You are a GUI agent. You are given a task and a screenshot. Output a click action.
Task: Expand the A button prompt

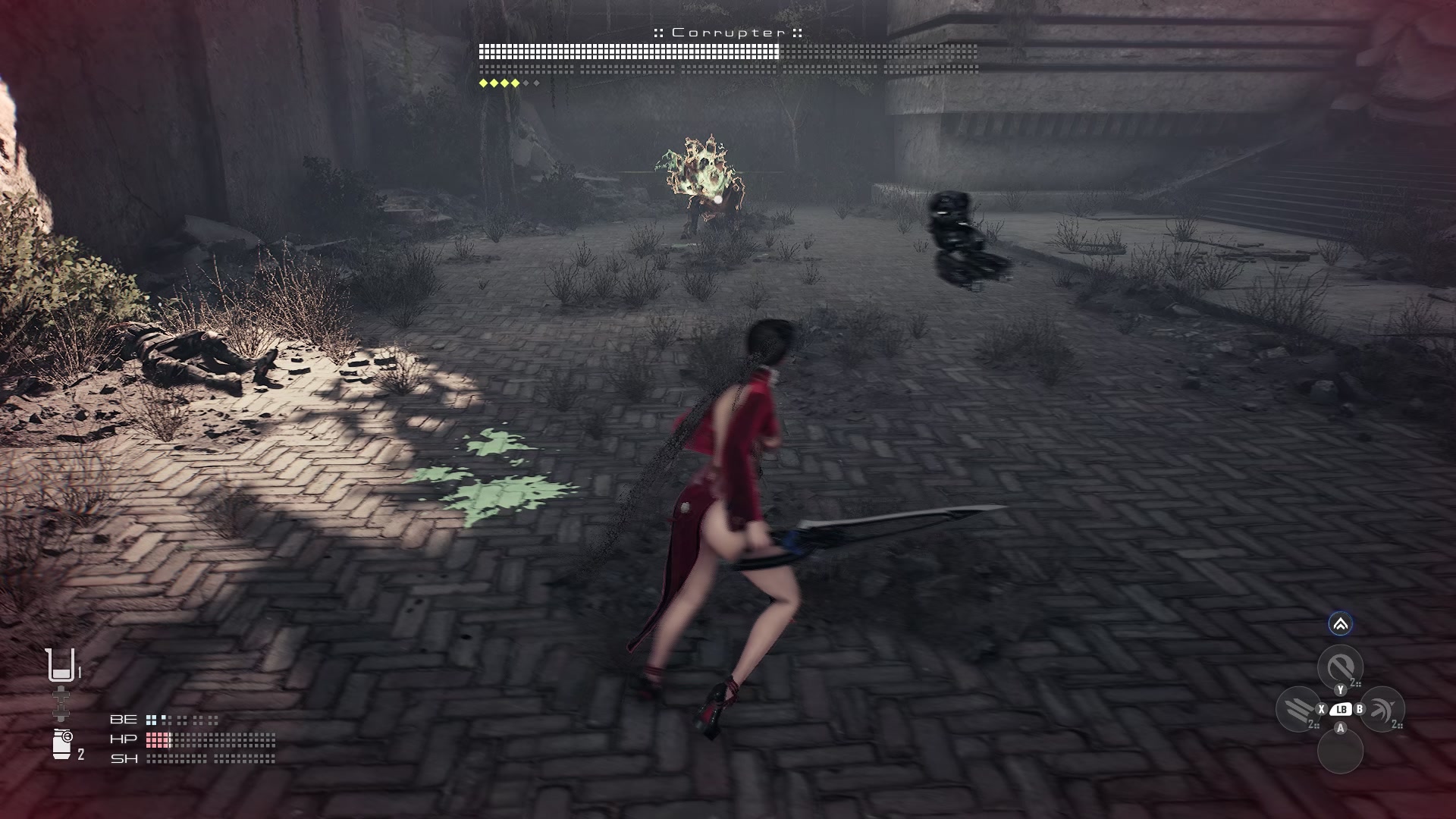pos(1340,728)
